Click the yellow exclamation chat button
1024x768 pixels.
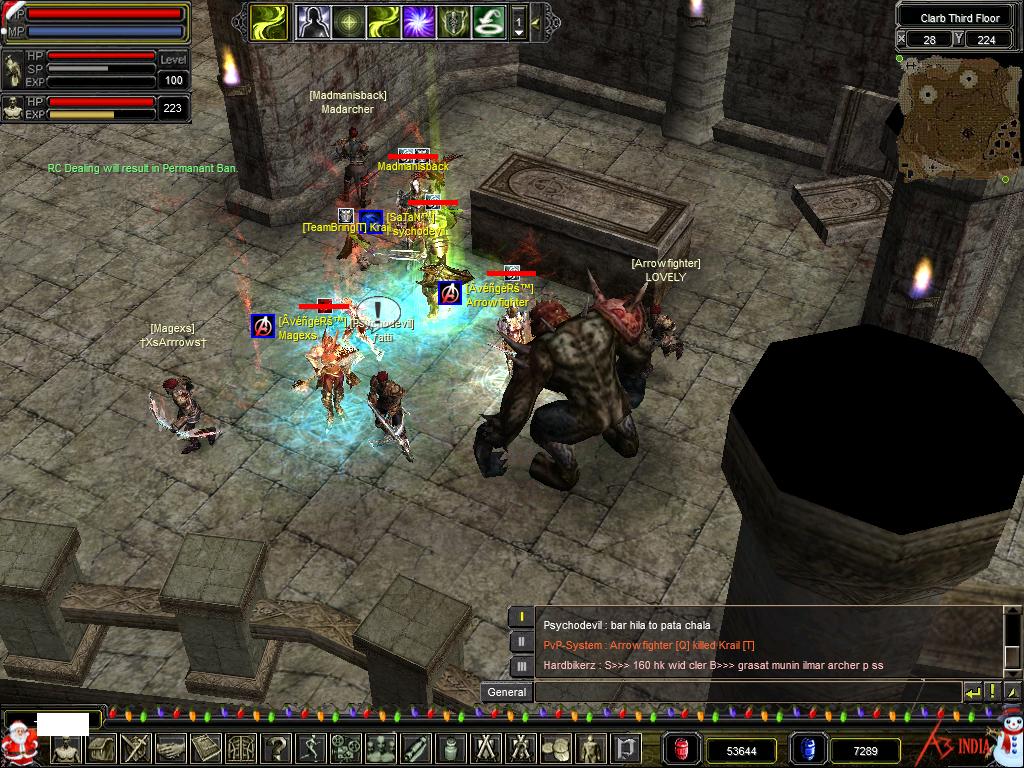[x=992, y=692]
